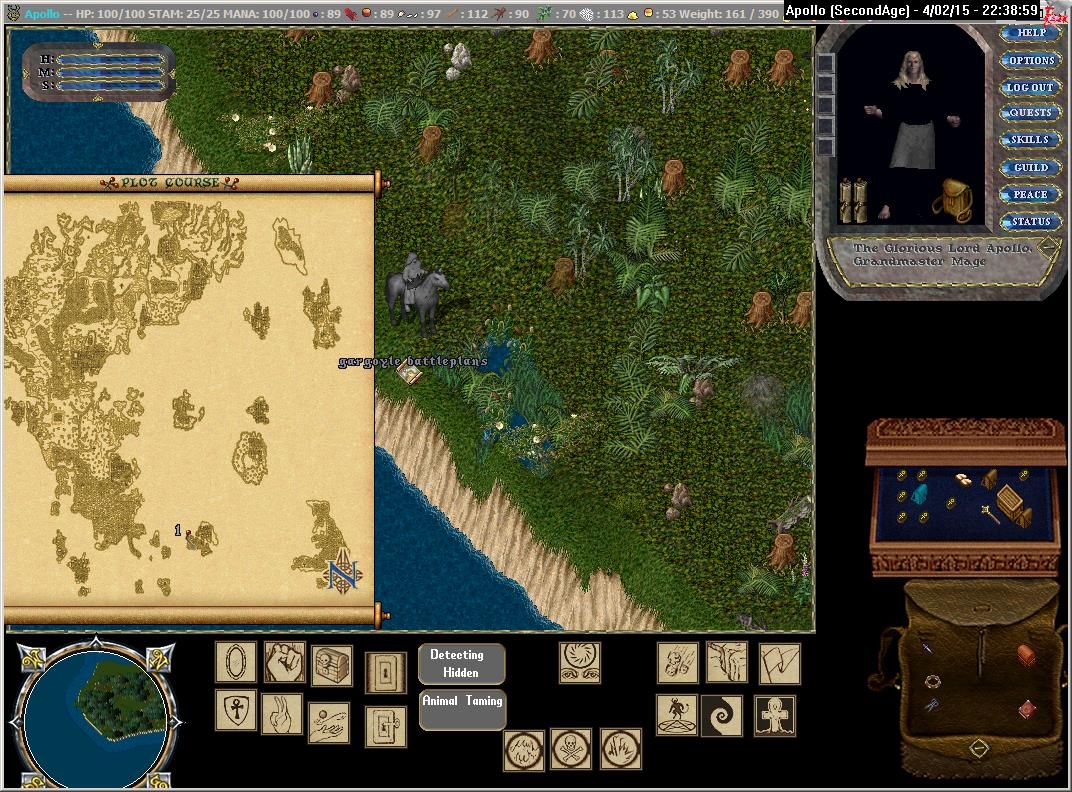Image resolution: width=1072 pixels, height=792 pixels.
Task: Show the Quests log
Action: coord(1030,113)
